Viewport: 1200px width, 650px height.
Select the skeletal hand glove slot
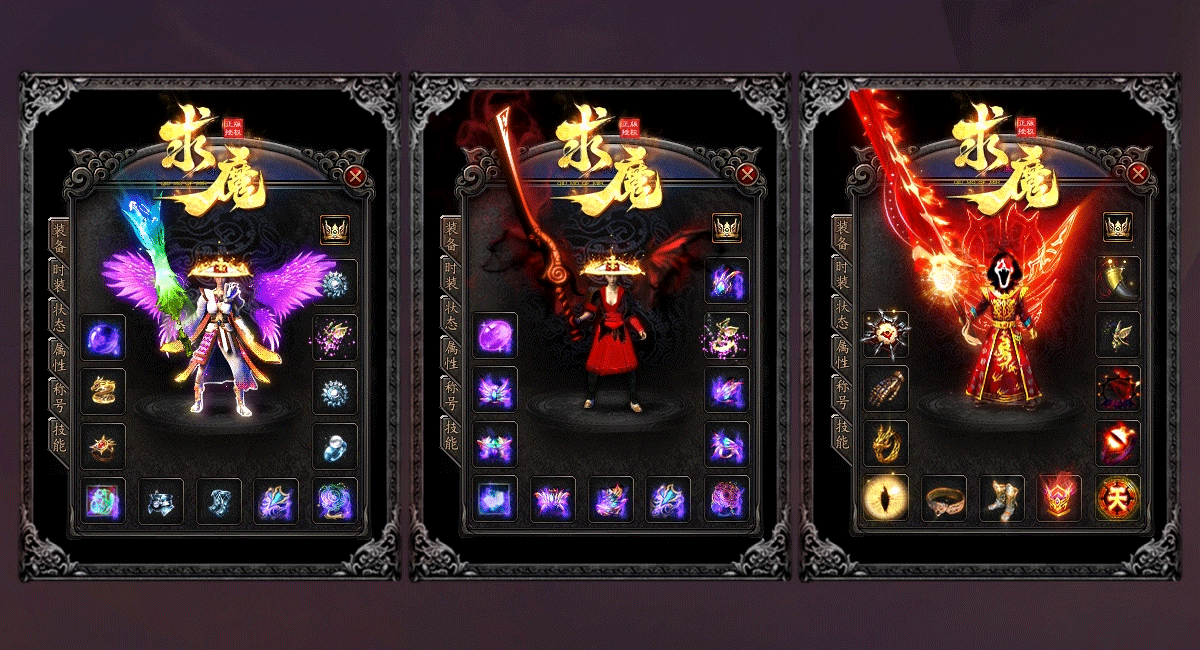point(885,388)
